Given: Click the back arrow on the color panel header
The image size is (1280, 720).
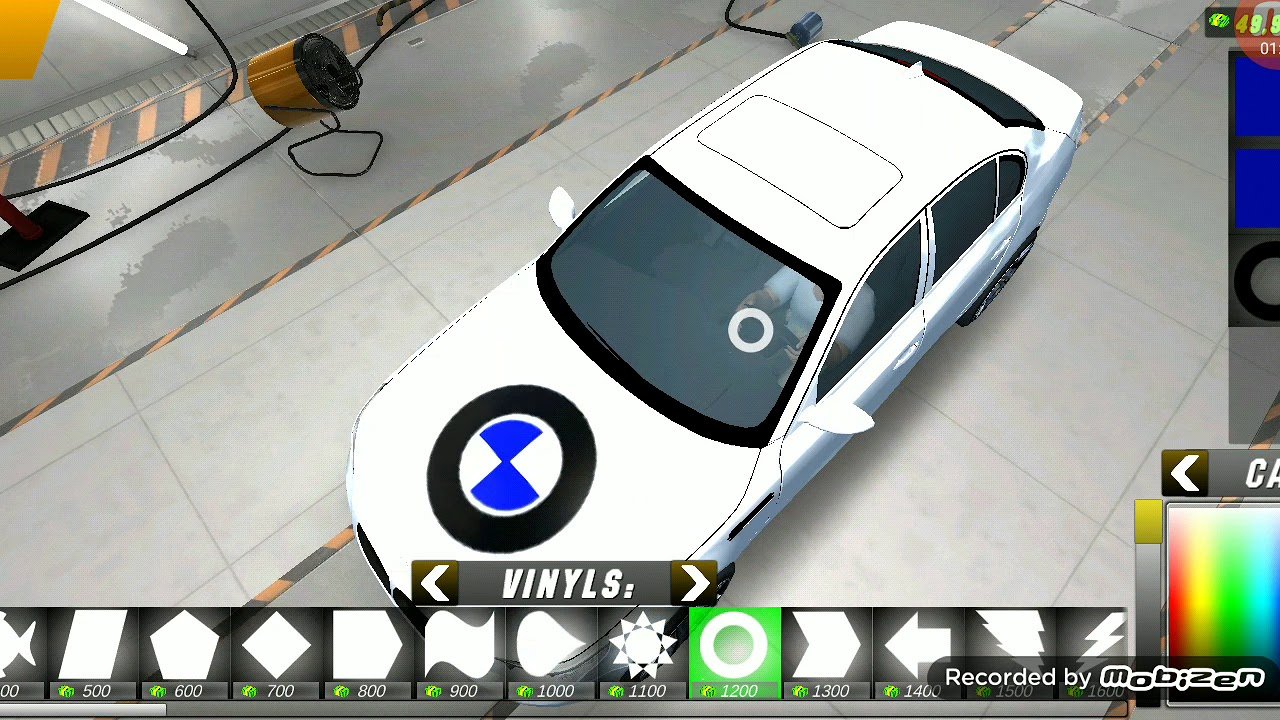Looking at the screenshot, I should point(1185,473).
